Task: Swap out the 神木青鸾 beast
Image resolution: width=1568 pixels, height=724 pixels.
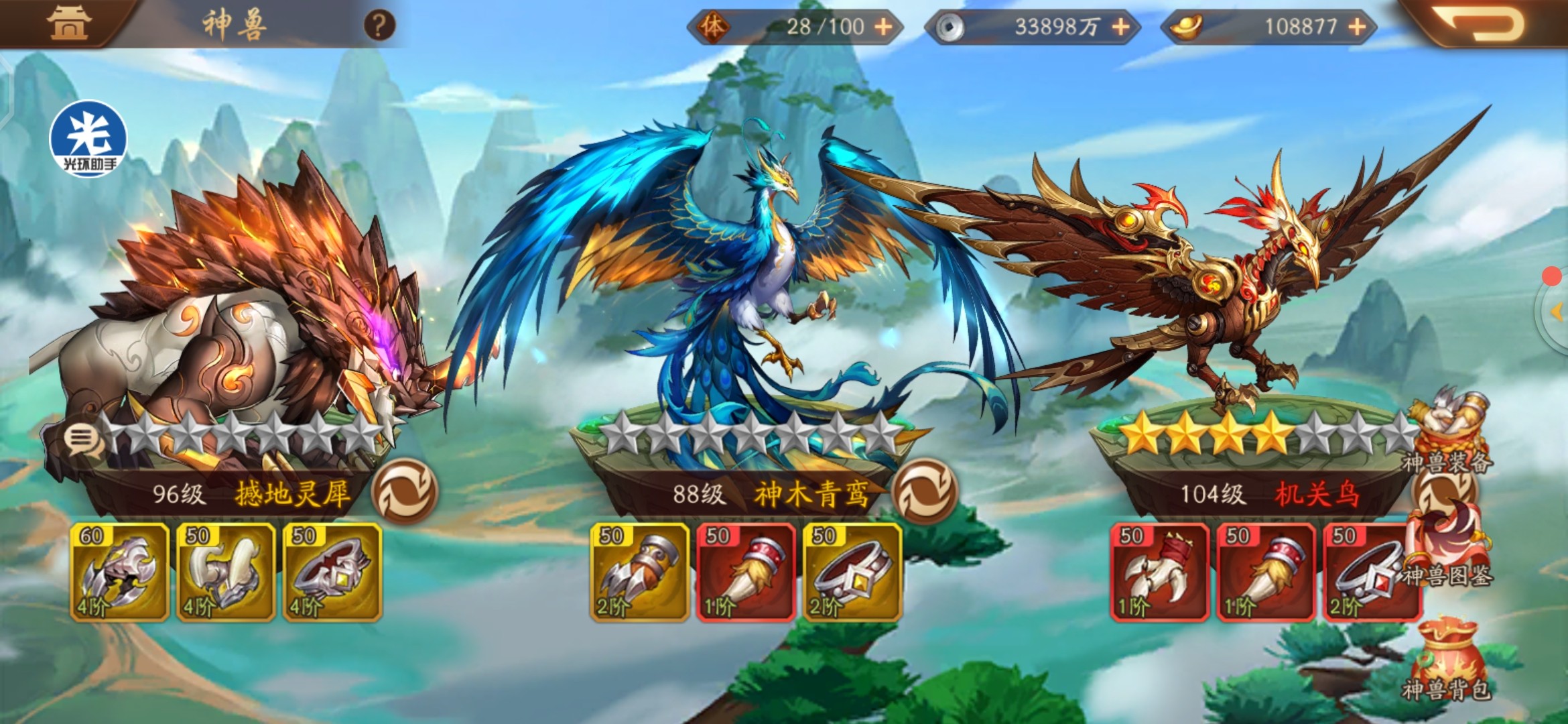Action: pos(925,491)
